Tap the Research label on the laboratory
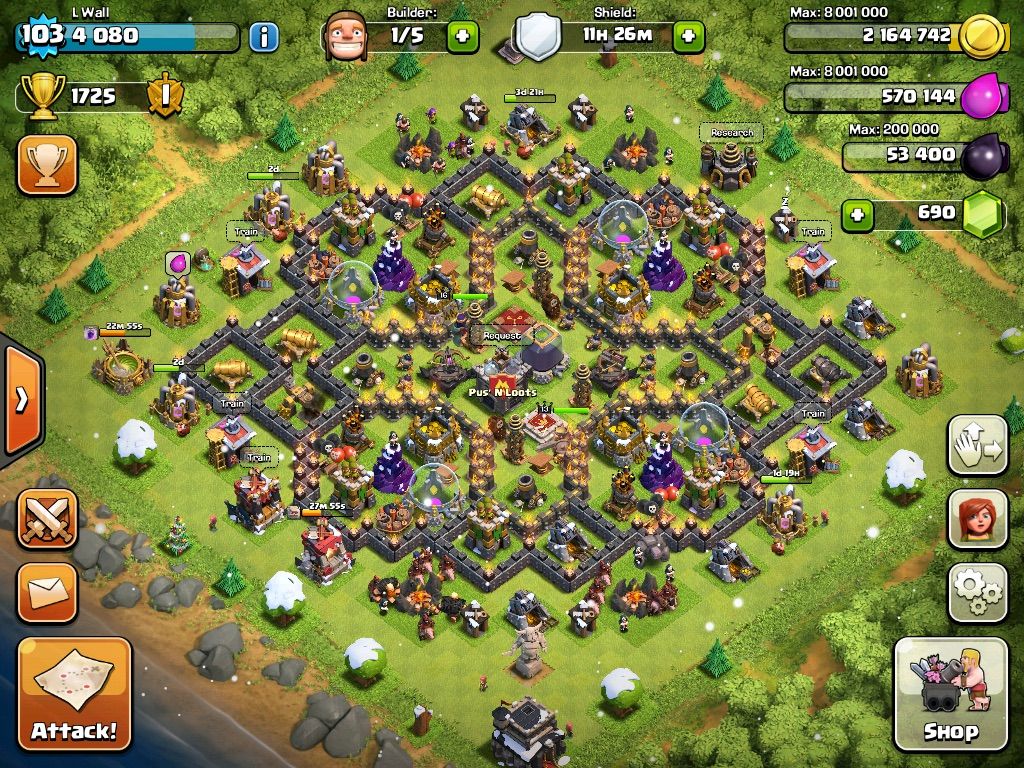 click(x=731, y=132)
